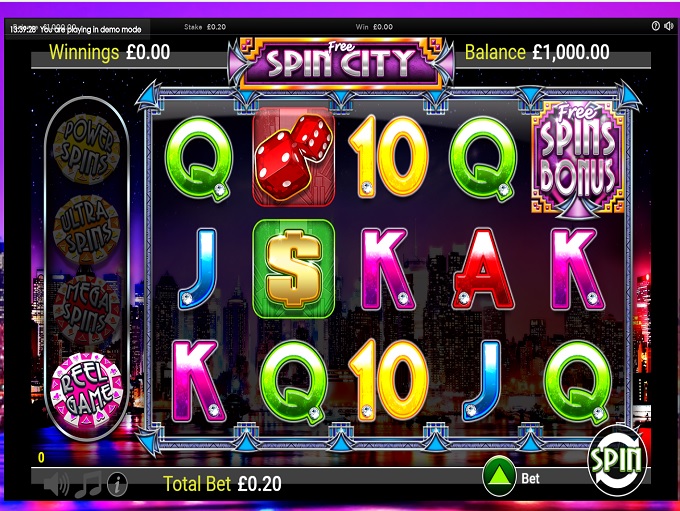Toggle sound effects with the bottom speaker icon

pos(57,485)
